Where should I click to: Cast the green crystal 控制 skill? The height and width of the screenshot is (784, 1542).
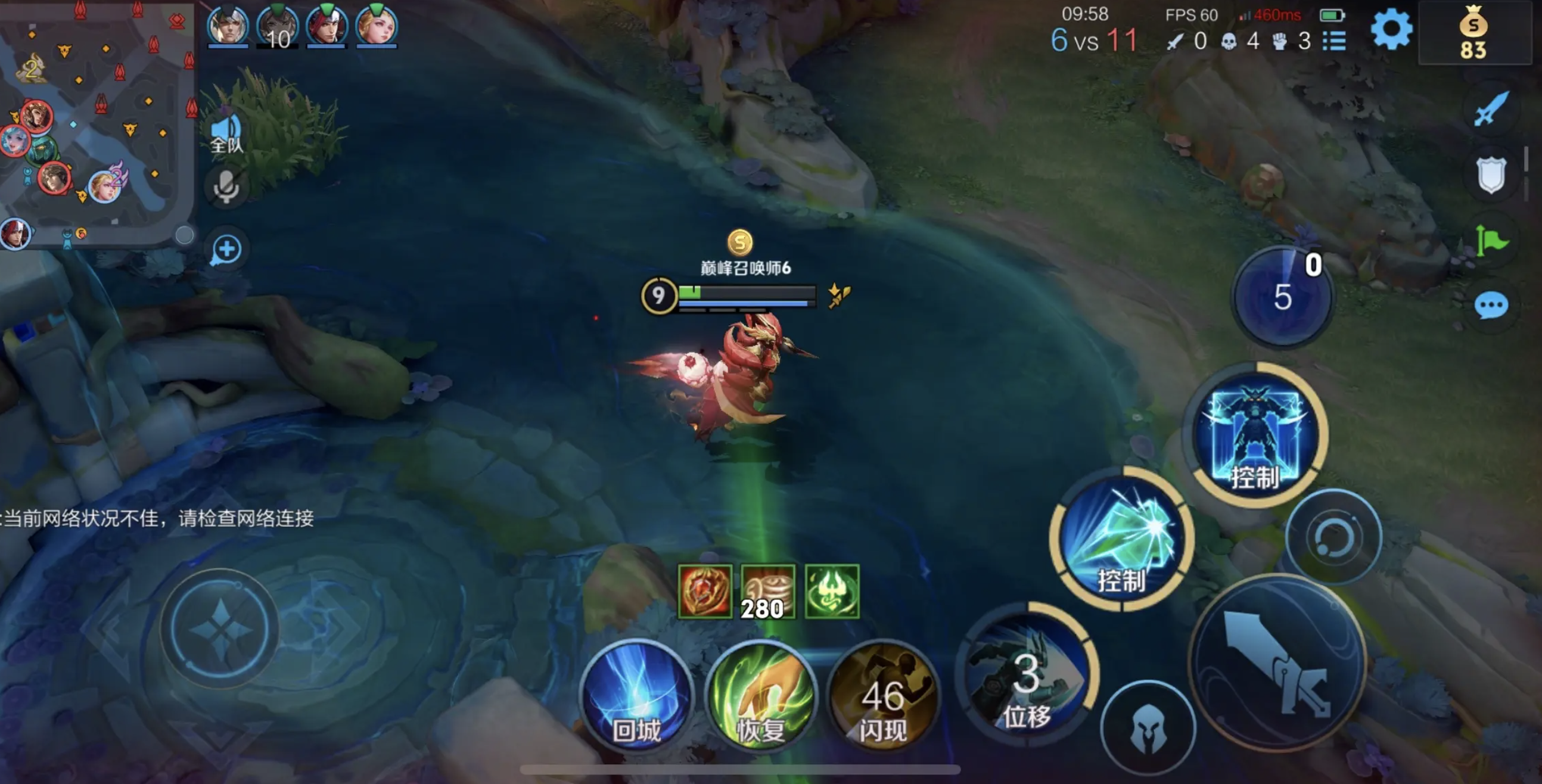tap(1121, 540)
